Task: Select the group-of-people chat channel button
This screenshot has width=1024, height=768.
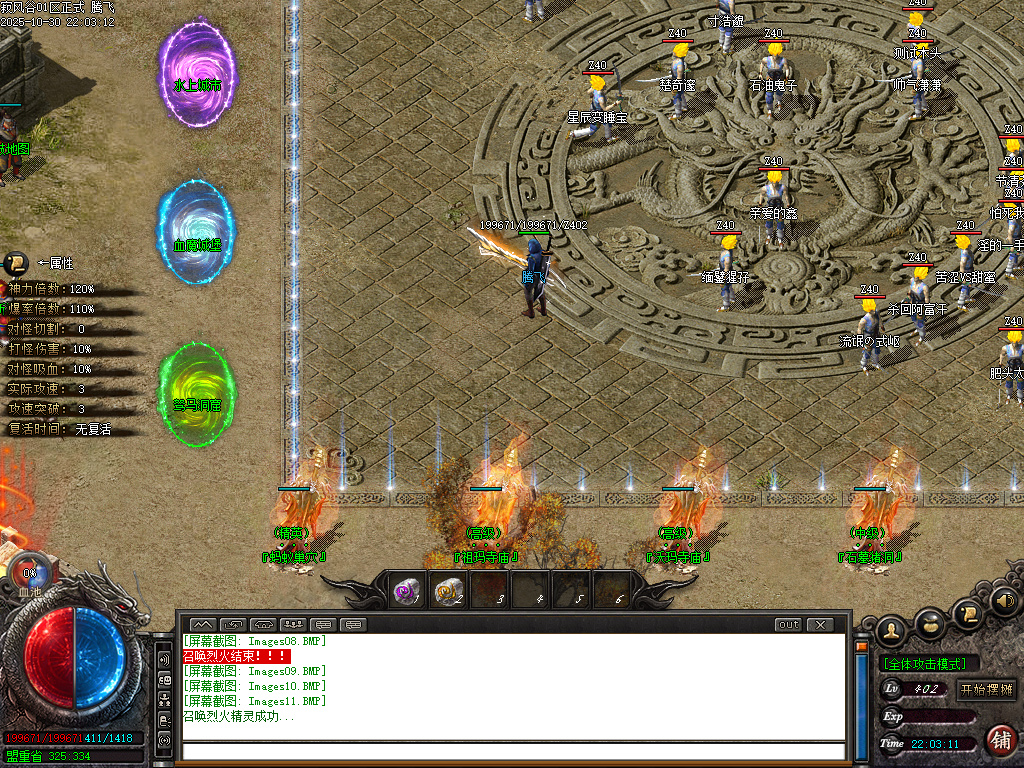Action: pyautogui.click(x=293, y=625)
